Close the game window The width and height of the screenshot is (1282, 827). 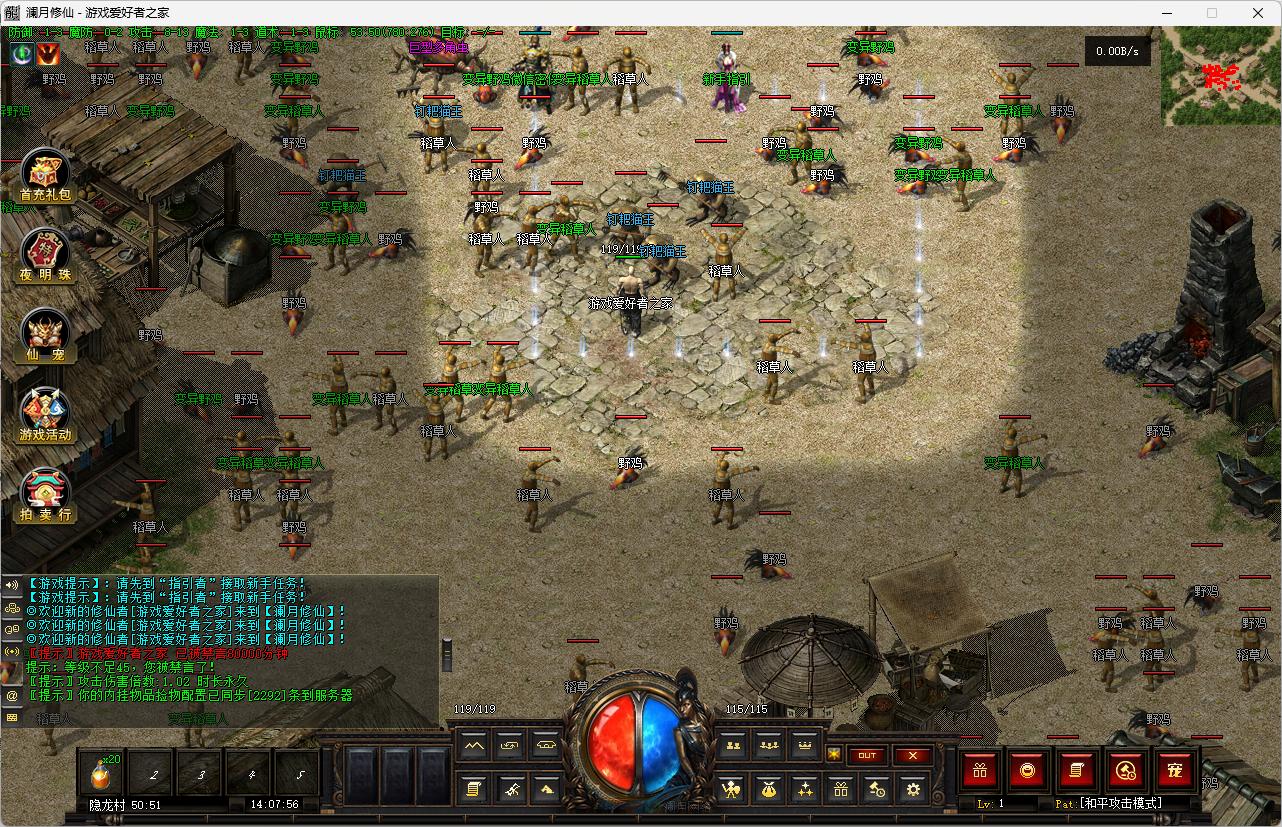click(x=1258, y=13)
